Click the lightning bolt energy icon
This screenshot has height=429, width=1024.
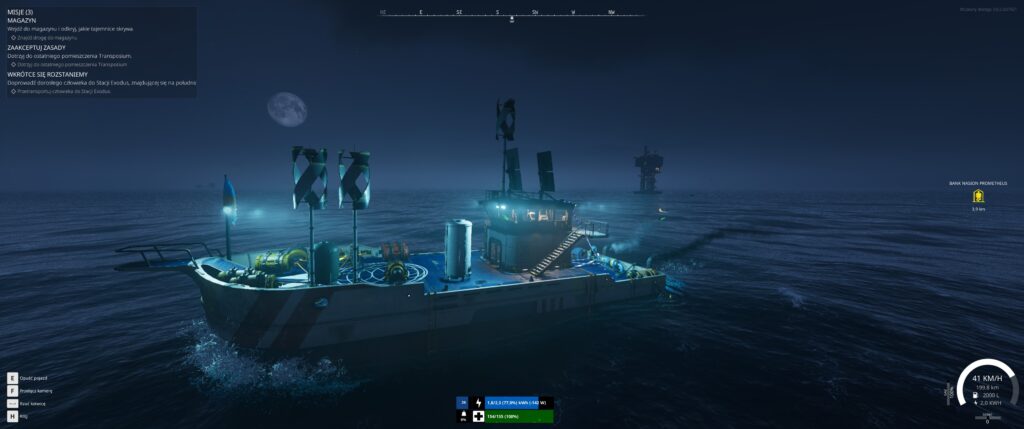[x=478, y=402]
